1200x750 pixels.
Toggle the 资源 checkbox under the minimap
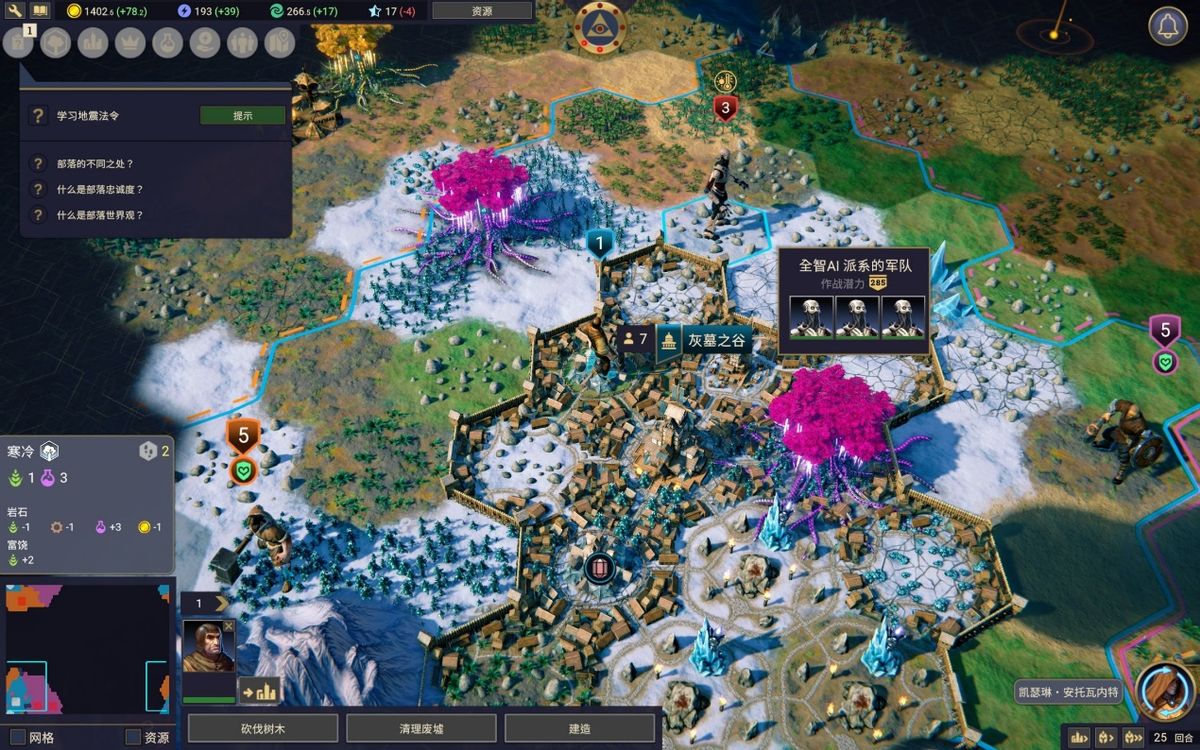click(x=132, y=738)
